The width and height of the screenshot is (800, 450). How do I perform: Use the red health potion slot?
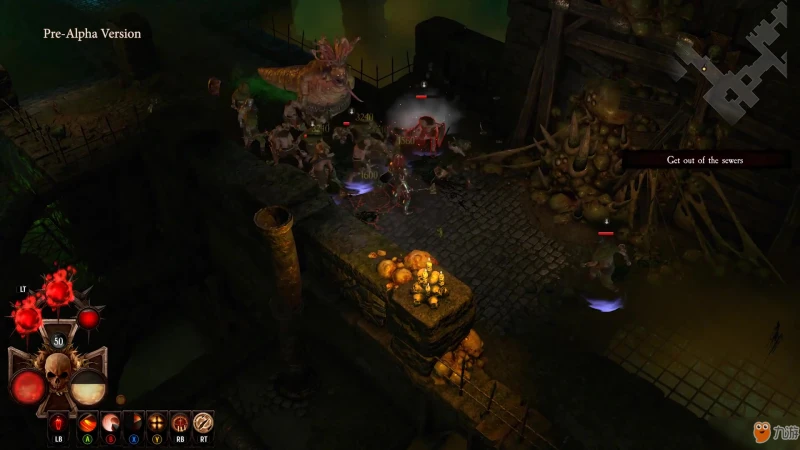tap(59, 423)
